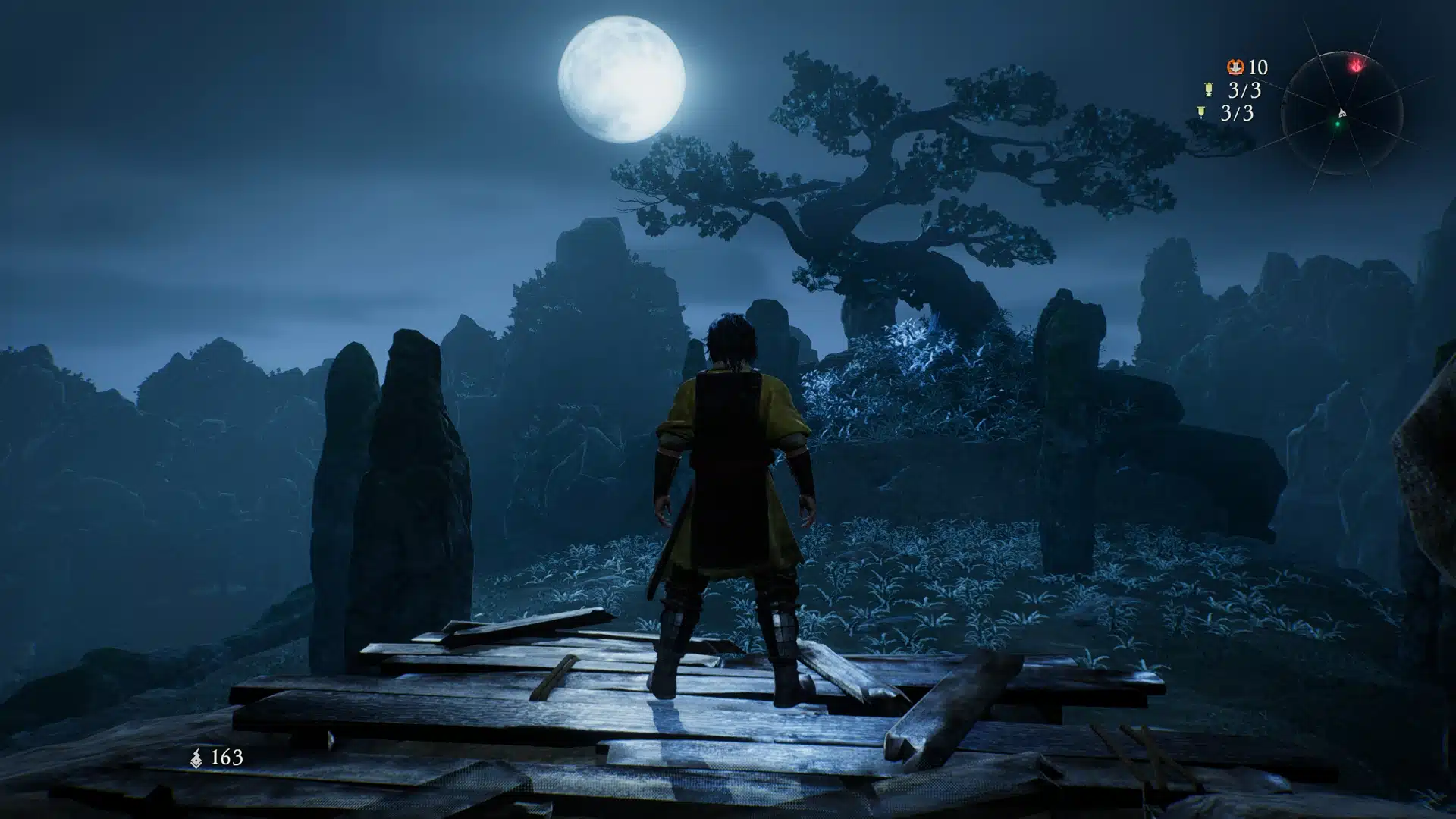The width and height of the screenshot is (1456, 819).
Task: Click the spirit emblem count showing 10
Action: coord(1257,67)
